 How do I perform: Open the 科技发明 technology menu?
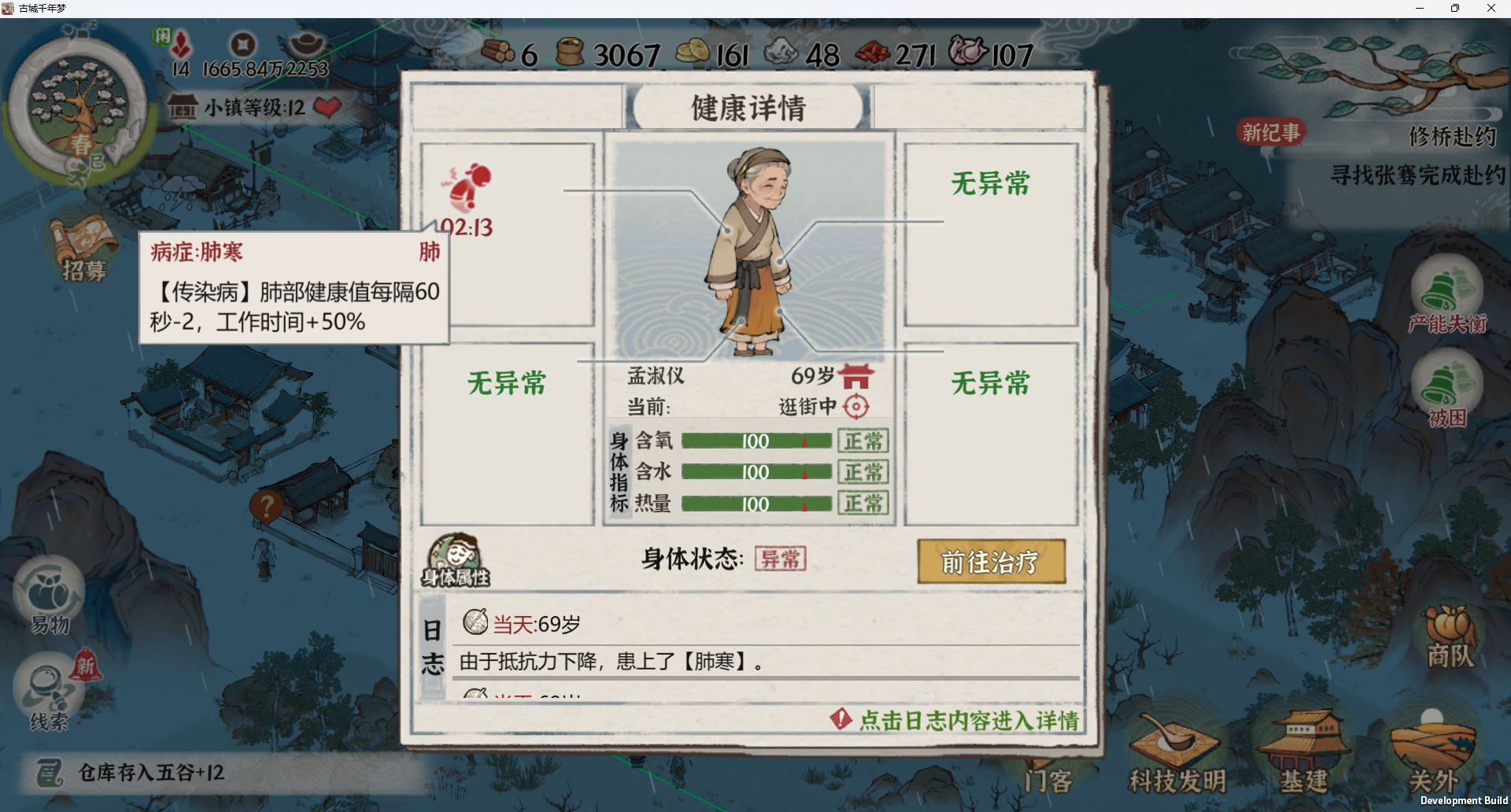pos(1177,751)
